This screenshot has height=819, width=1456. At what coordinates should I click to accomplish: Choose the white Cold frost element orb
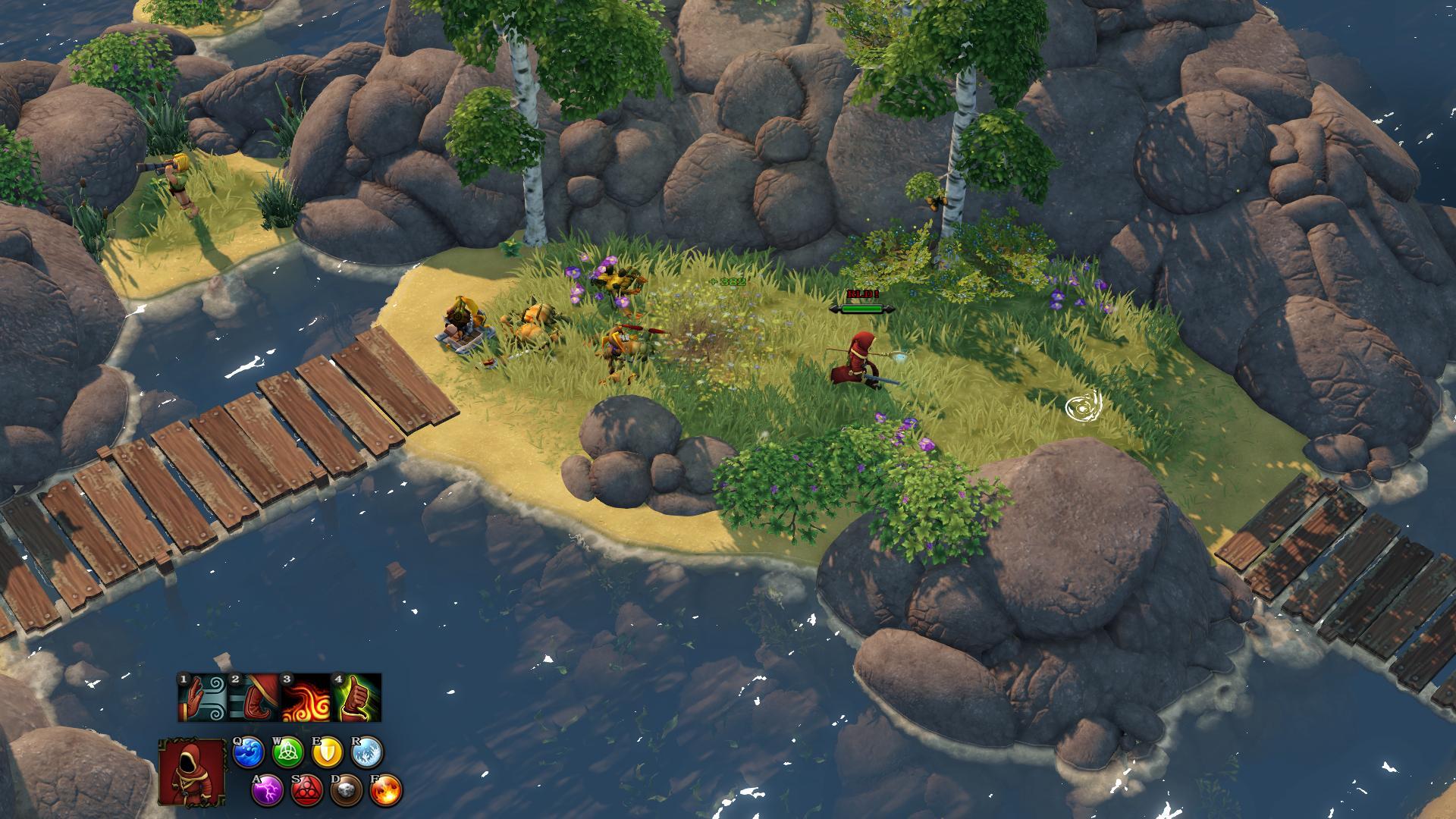click(x=368, y=752)
